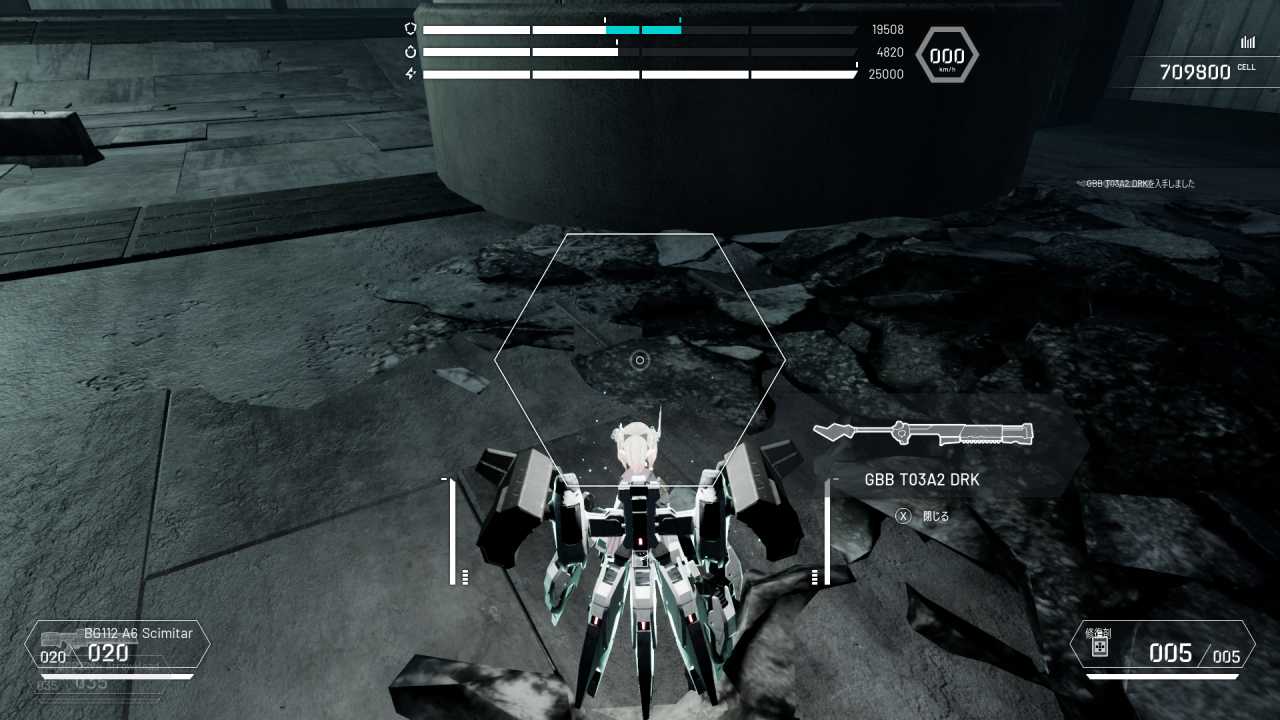
Task: Select the BG112 A6 Scimitar weapon slot
Action: [118, 645]
